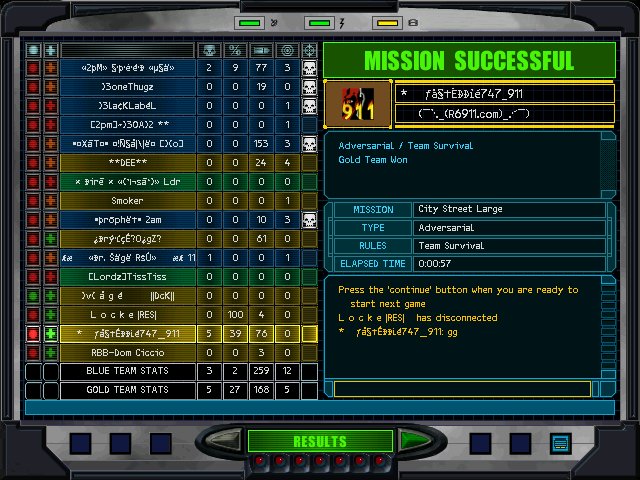Continue with the green right arrow
Screen dimensions: 640x480
(411, 441)
